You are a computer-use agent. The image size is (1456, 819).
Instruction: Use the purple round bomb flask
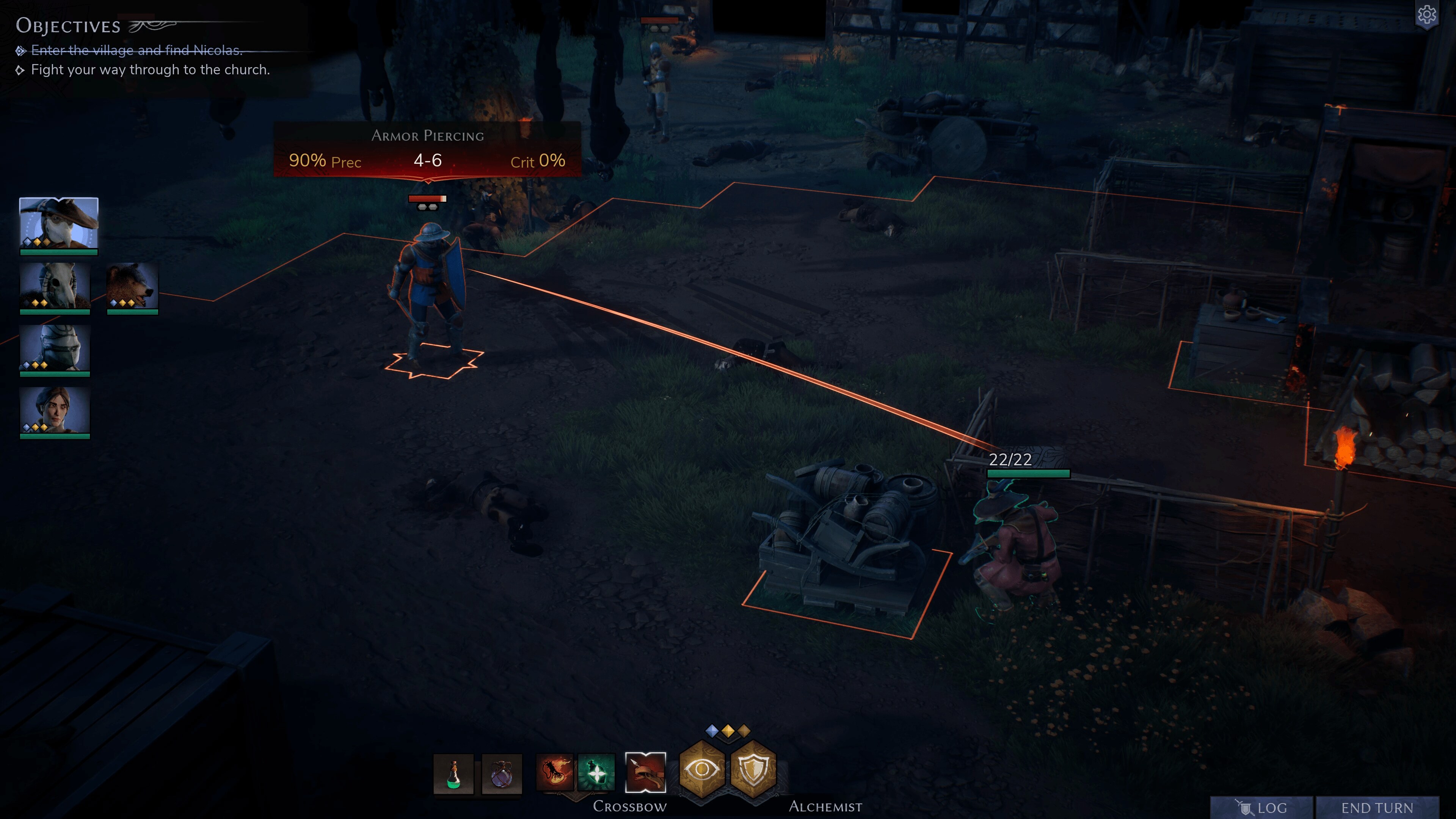tap(502, 773)
